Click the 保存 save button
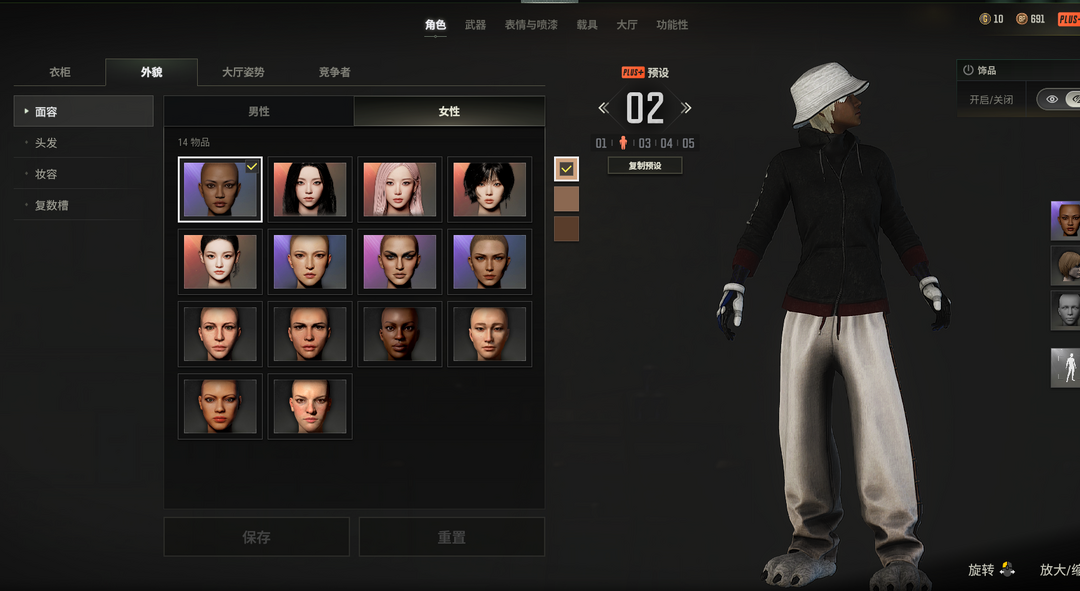 pyautogui.click(x=257, y=537)
